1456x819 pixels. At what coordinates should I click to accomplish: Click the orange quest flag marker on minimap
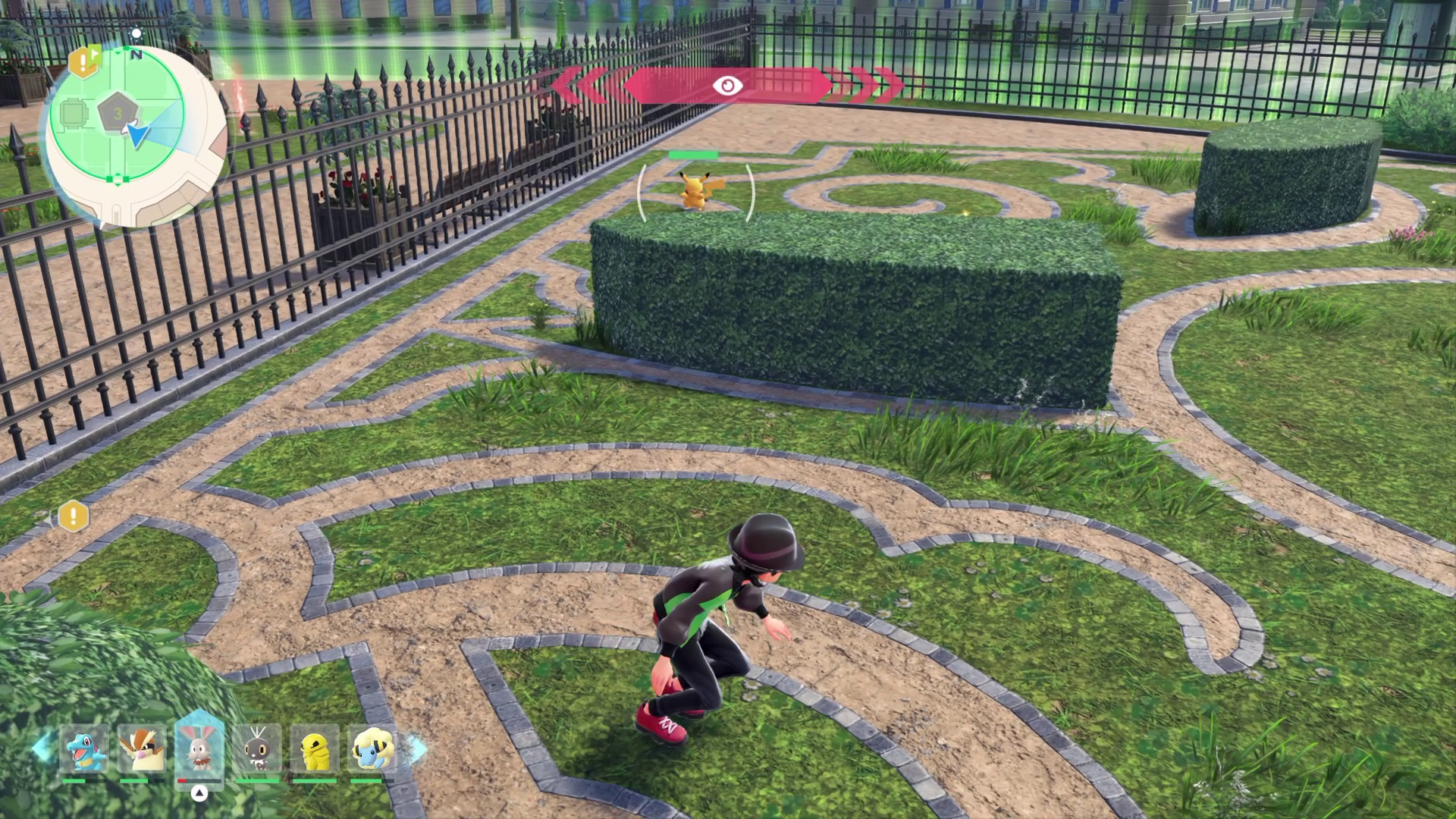(85, 61)
